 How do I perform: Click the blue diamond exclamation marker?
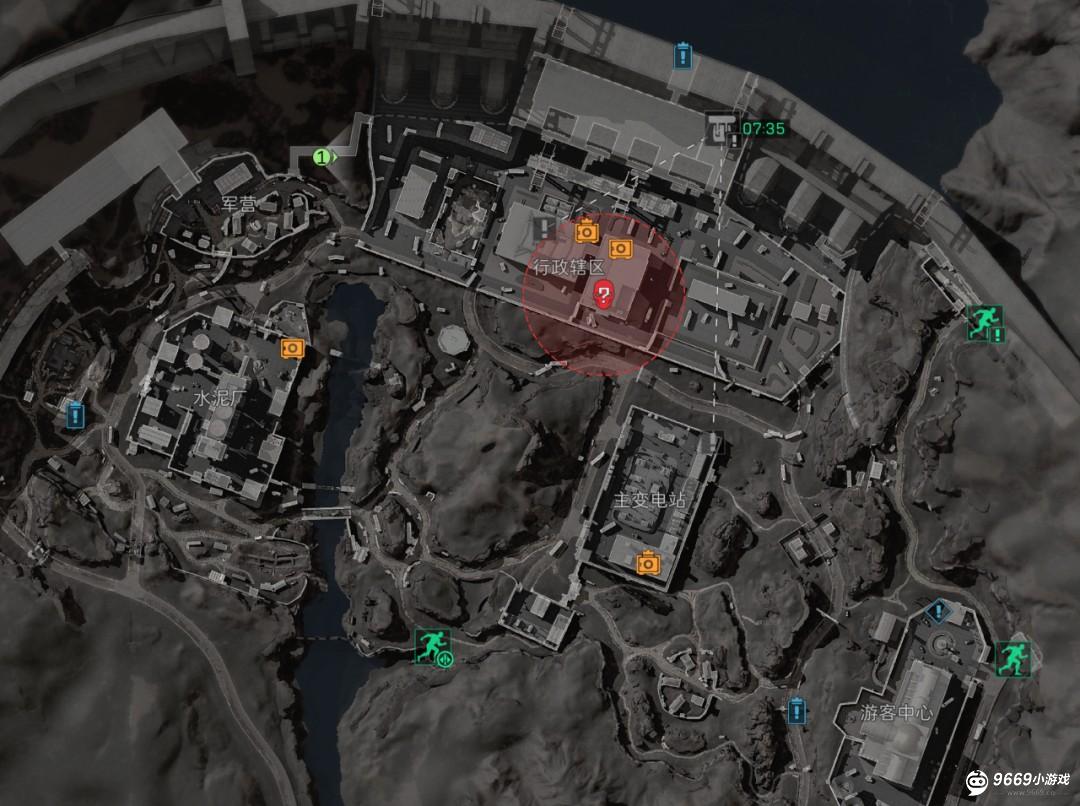pyautogui.click(x=937, y=609)
